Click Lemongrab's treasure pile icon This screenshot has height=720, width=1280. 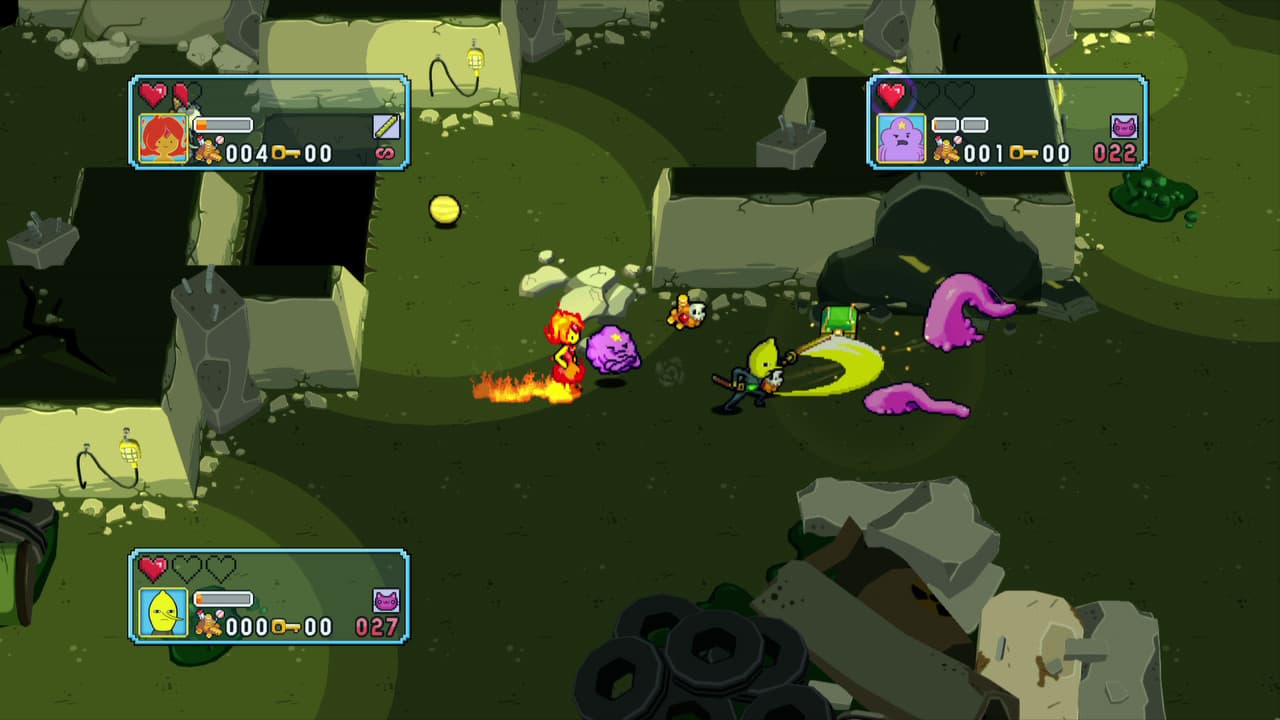pos(208,626)
